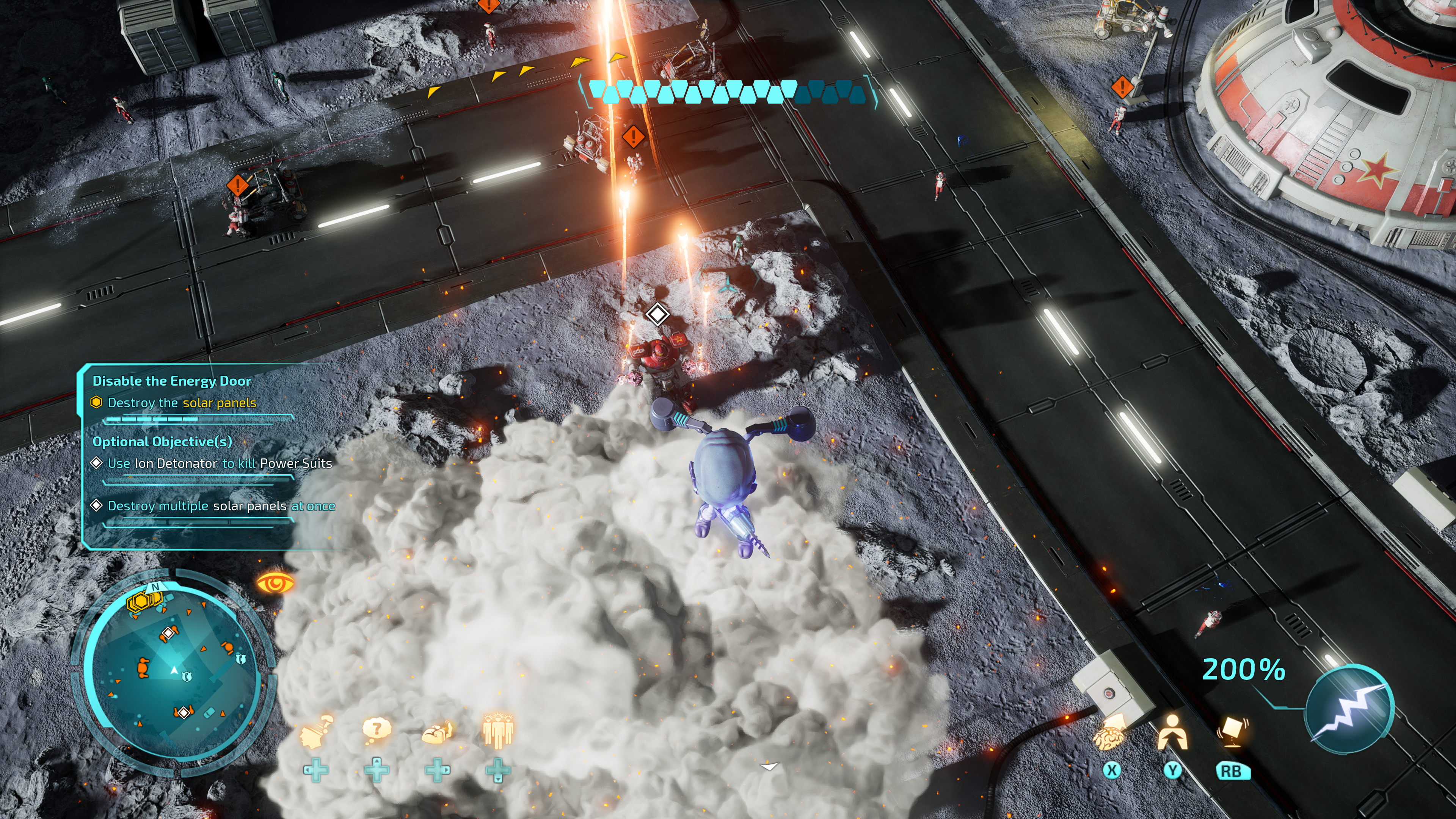Select the Destroy the solar panels objective

pyautogui.click(x=182, y=403)
